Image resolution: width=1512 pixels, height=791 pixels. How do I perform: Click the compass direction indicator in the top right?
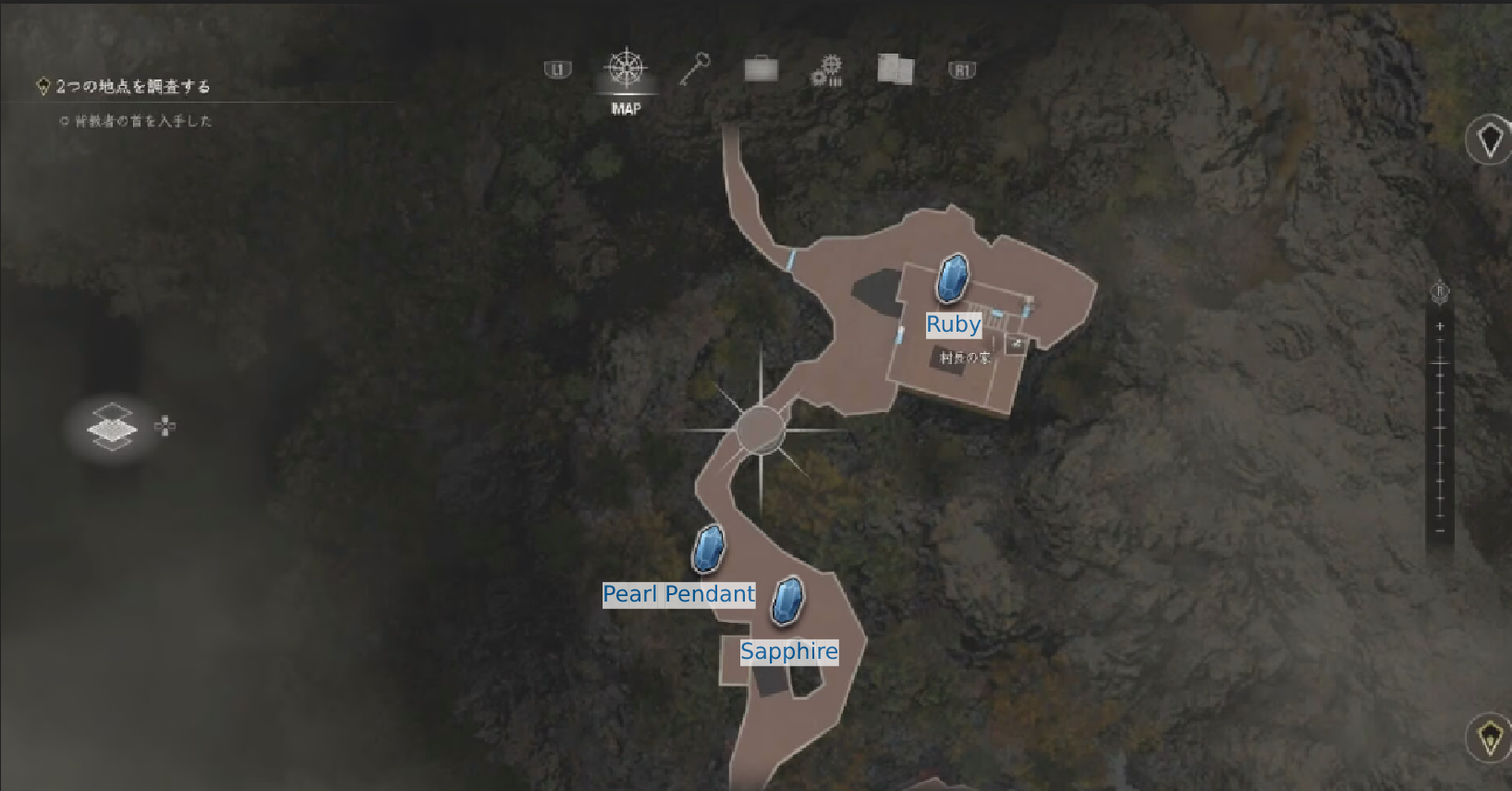pos(1490,139)
